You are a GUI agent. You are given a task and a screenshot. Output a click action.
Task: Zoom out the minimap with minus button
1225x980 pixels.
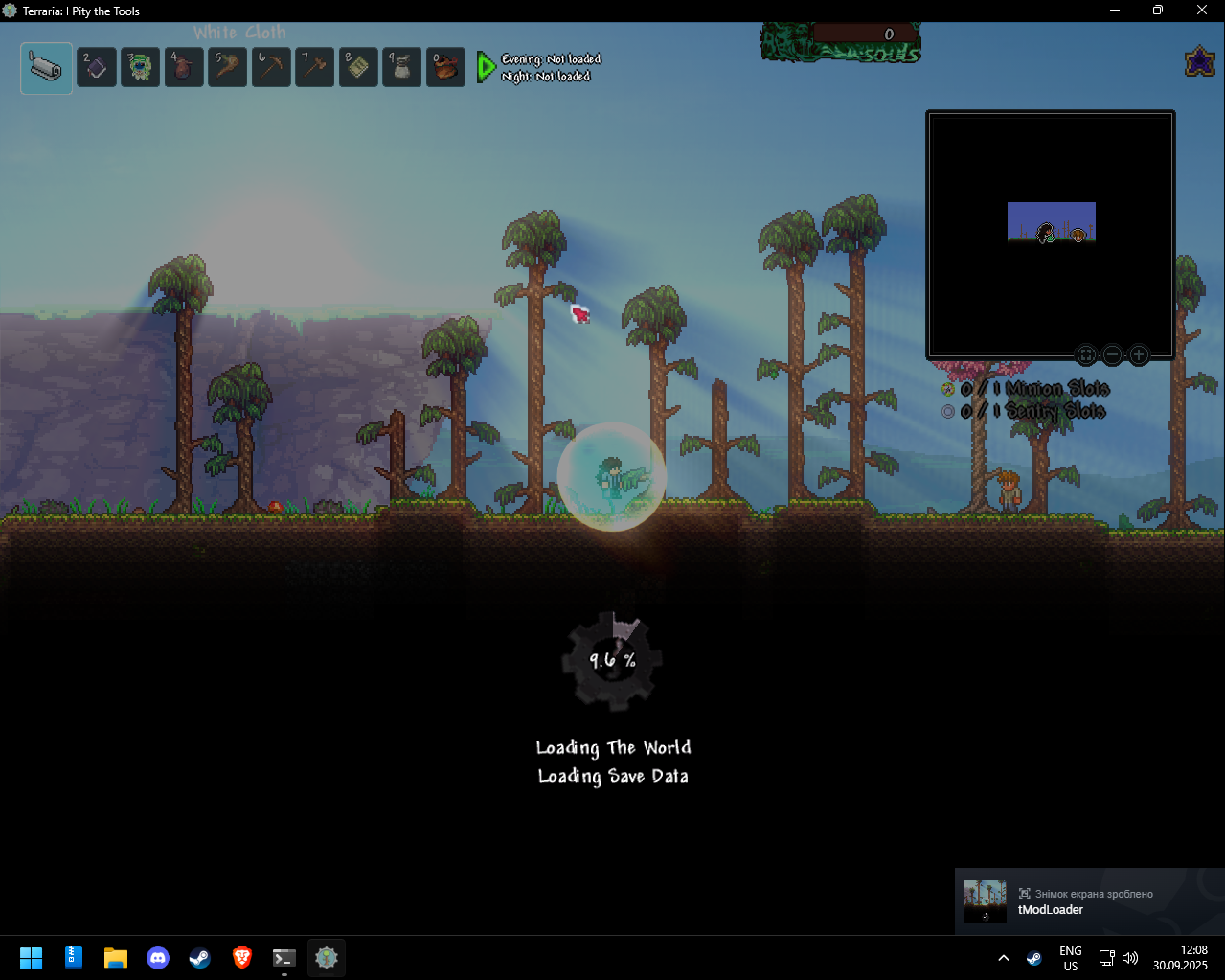click(1112, 355)
